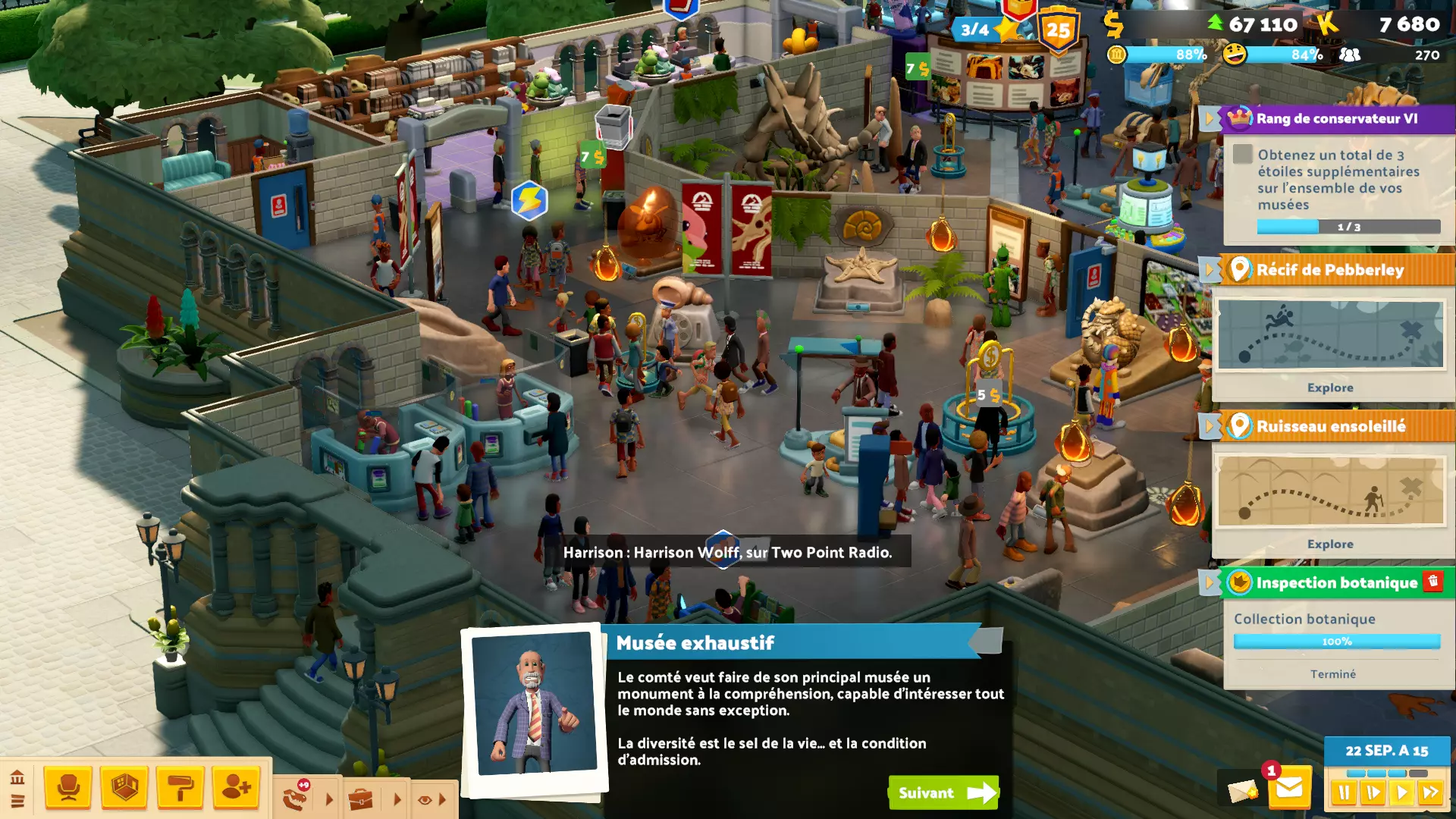Open the hire staff menu

(236, 788)
